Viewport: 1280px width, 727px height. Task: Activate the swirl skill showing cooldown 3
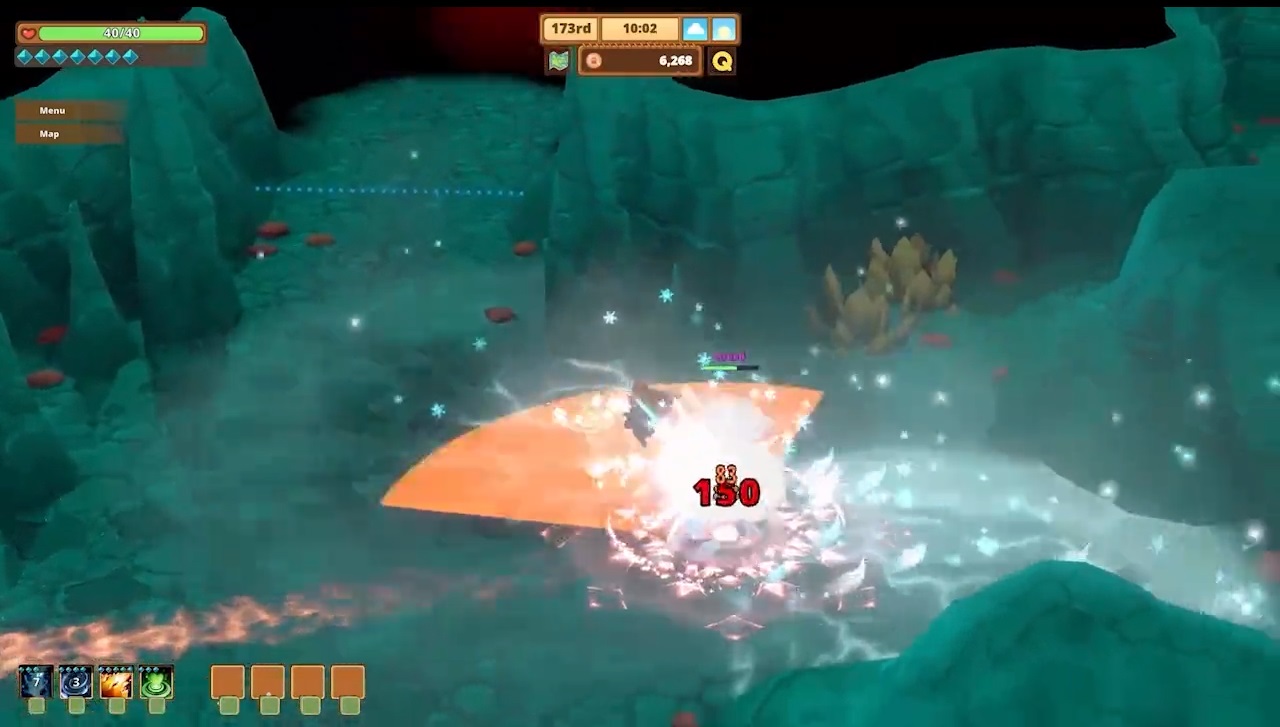(76, 682)
